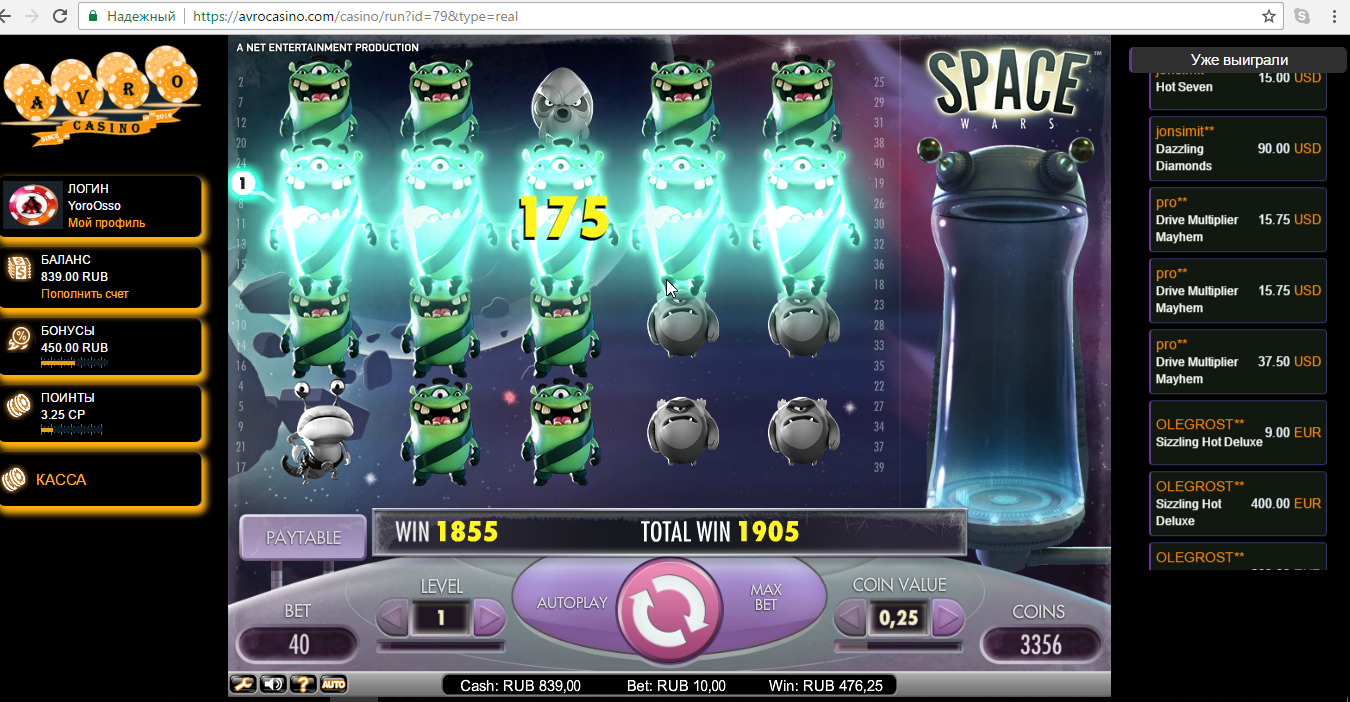Increase the bet LEVEL

488,619
